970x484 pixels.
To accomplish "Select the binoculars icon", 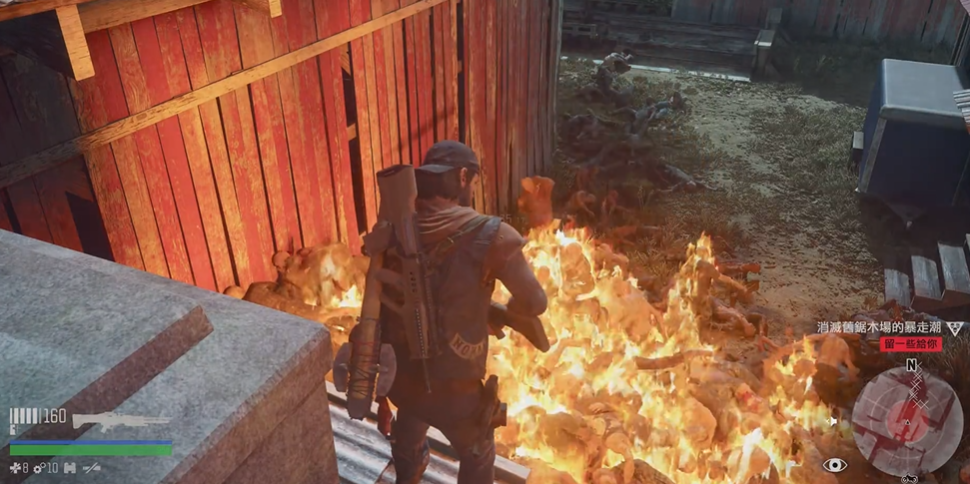I will pos(70,467).
